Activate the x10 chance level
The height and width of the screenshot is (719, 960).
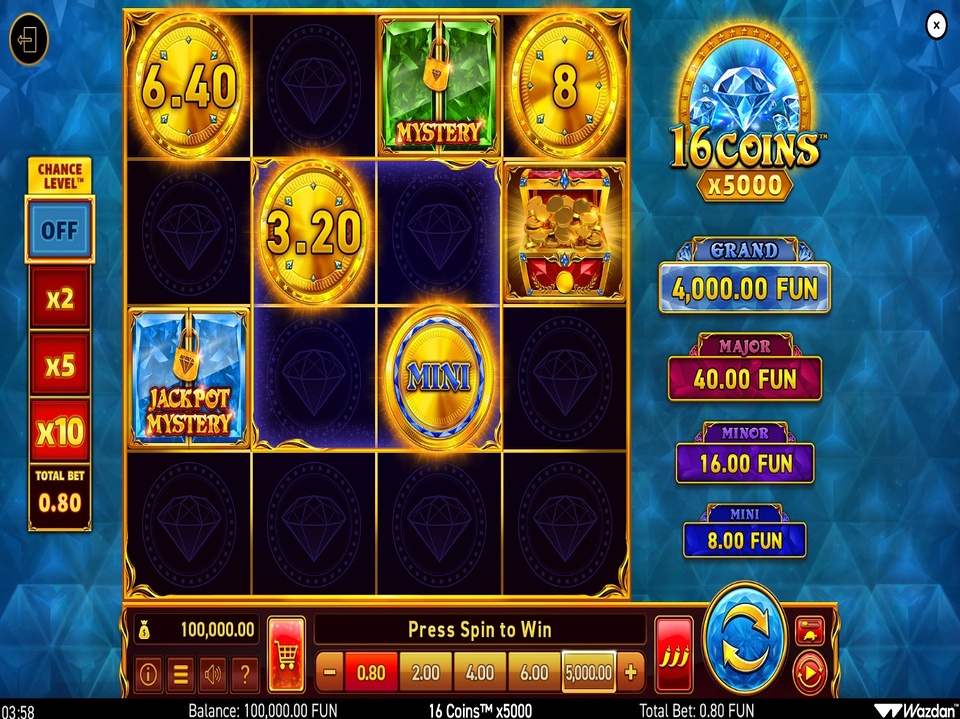tap(60, 432)
